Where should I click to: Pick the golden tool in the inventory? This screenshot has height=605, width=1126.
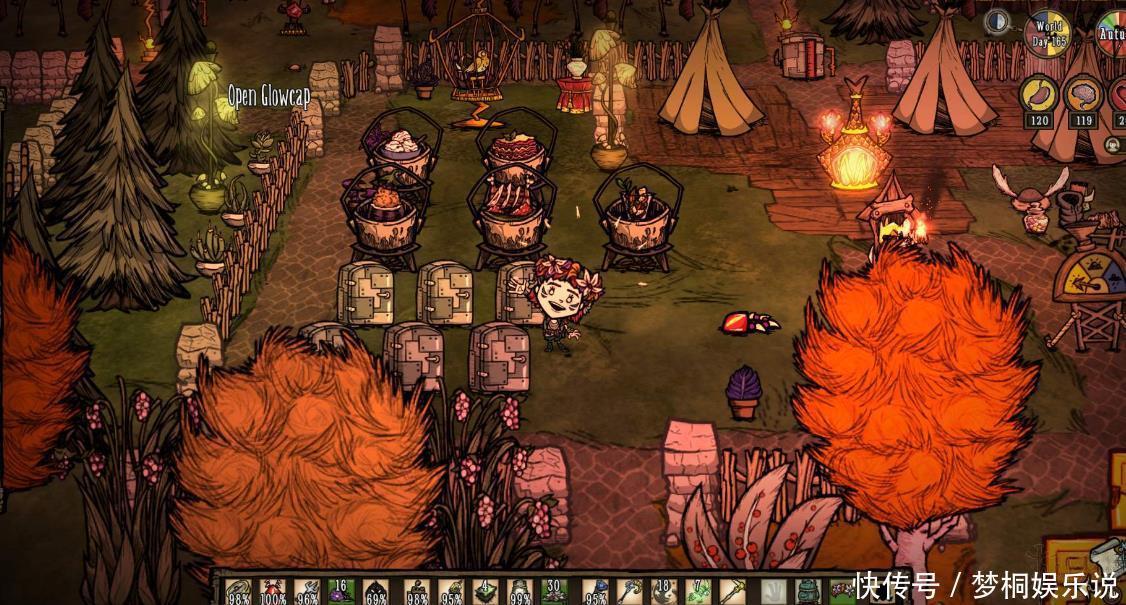(733, 591)
